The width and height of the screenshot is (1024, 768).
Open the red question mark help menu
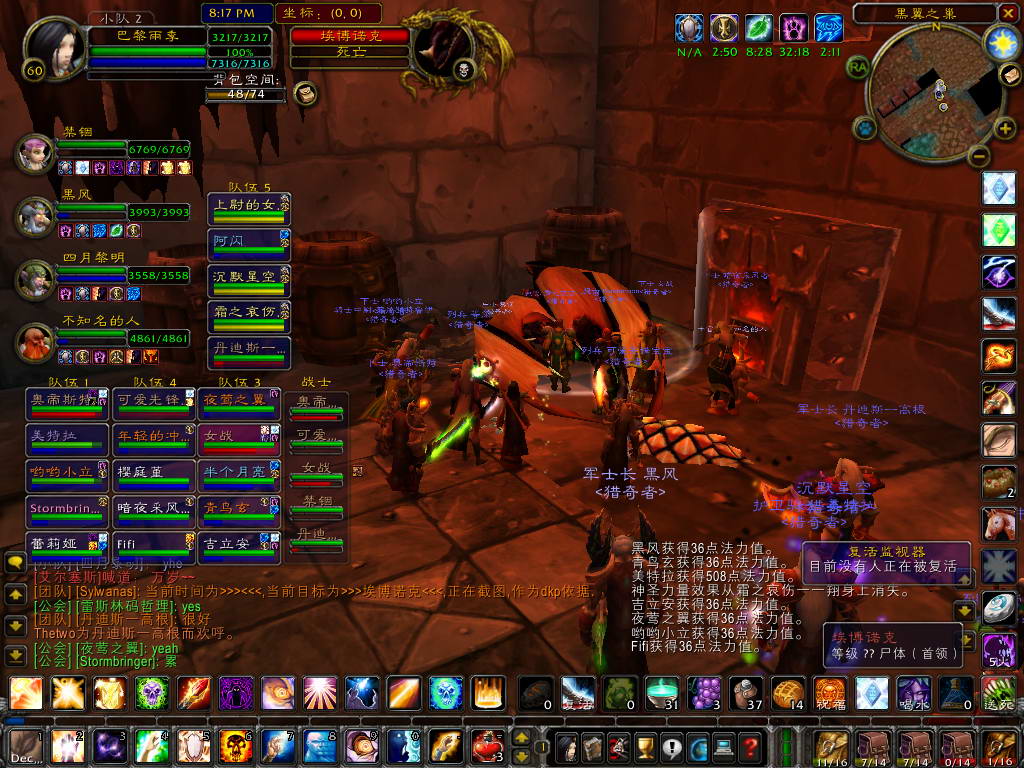tap(751, 746)
